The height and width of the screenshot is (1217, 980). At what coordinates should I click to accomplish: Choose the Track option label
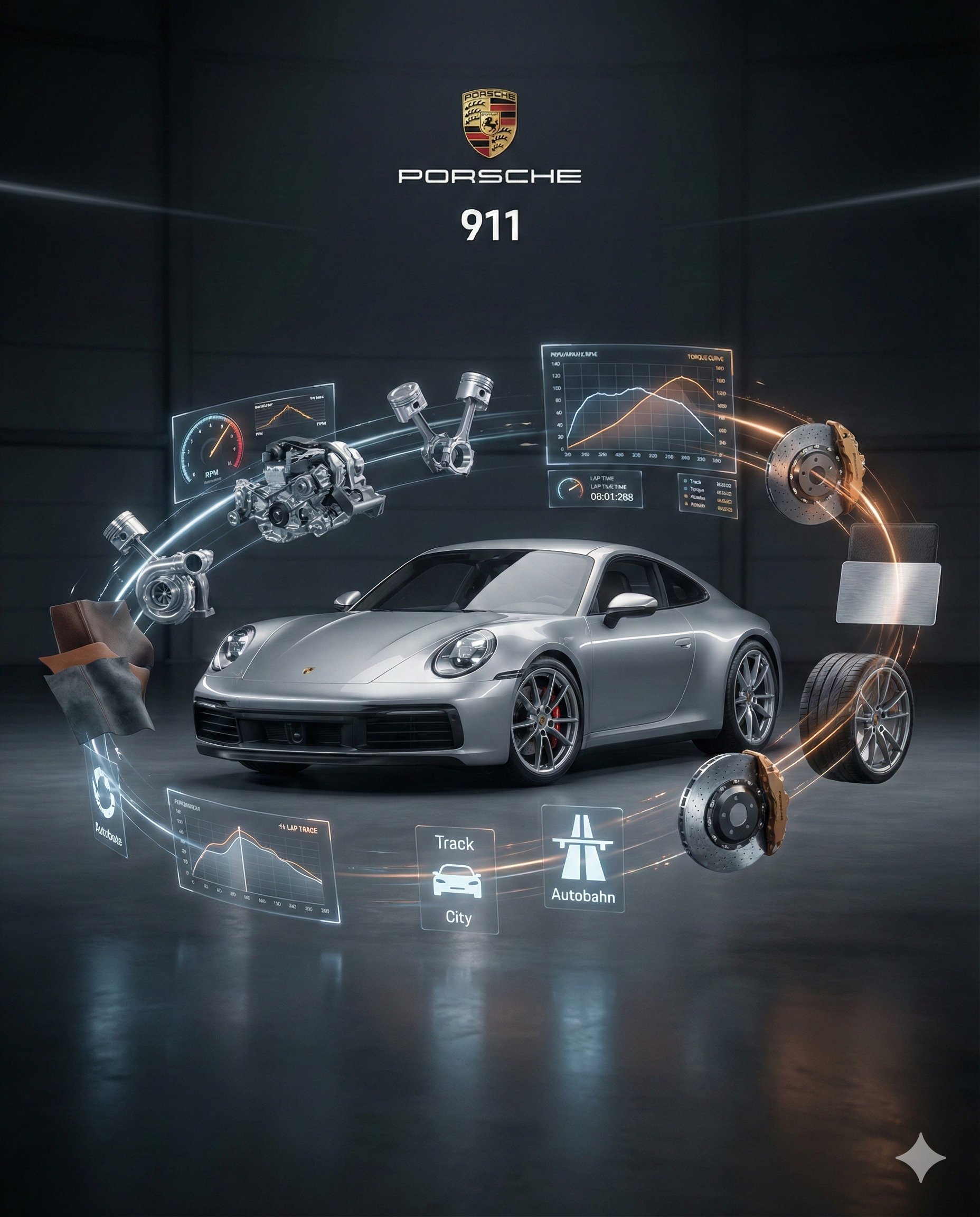(x=454, y=843)
